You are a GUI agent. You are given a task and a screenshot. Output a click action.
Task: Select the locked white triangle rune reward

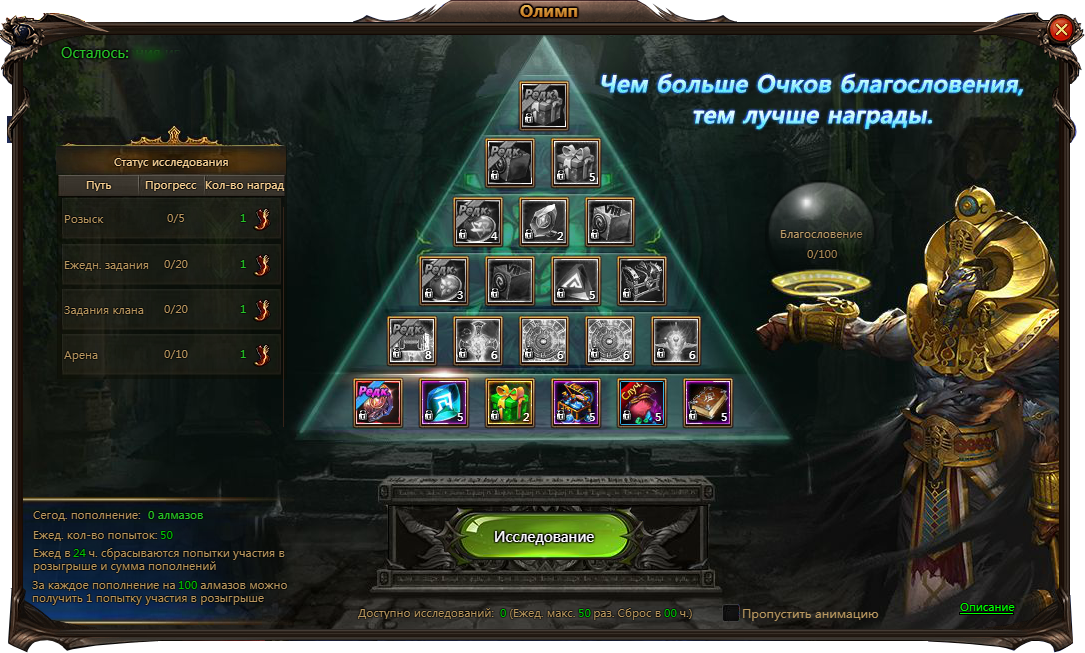tap(576, 281)
